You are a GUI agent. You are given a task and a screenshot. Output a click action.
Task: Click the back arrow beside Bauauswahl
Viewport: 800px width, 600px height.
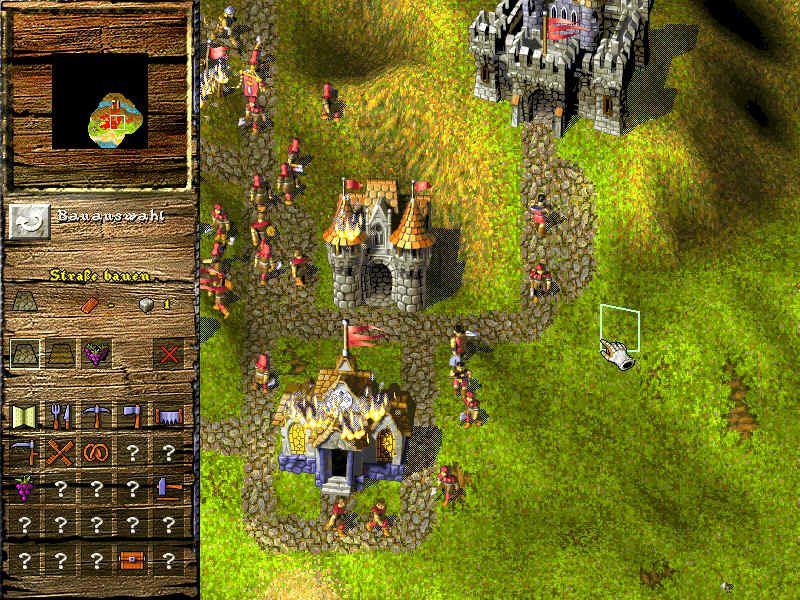[28, 220]
